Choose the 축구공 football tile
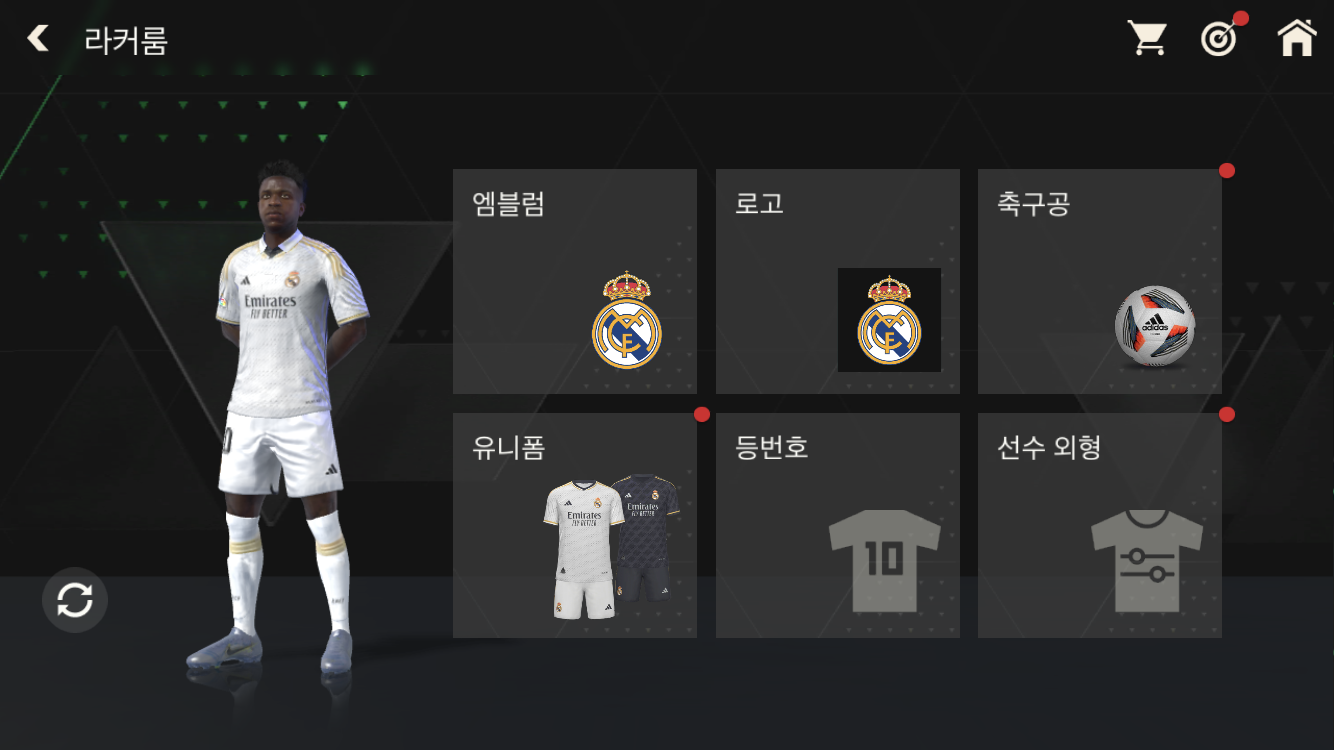This screenshot has width=1334, height=750. (1099, 281)
